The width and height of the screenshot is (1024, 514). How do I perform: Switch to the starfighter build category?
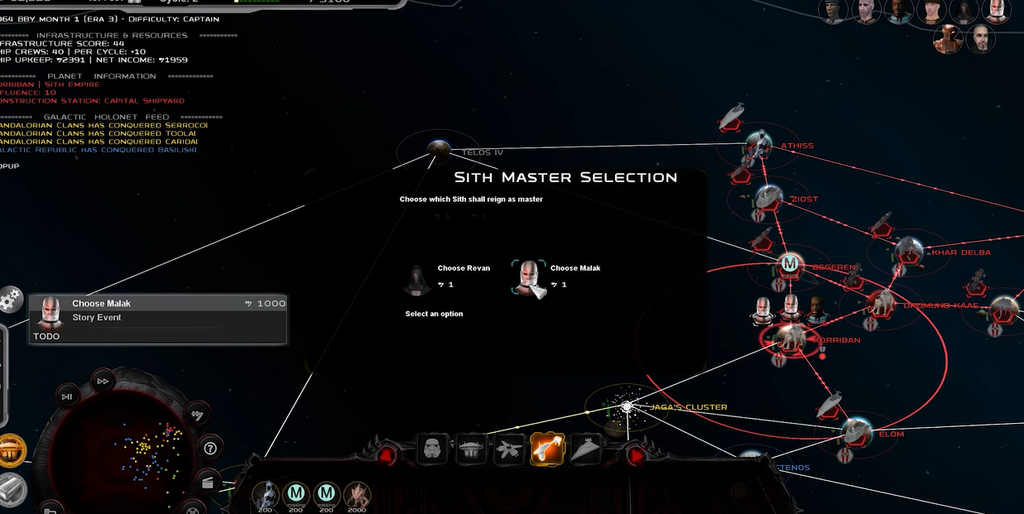coord(509,451)
